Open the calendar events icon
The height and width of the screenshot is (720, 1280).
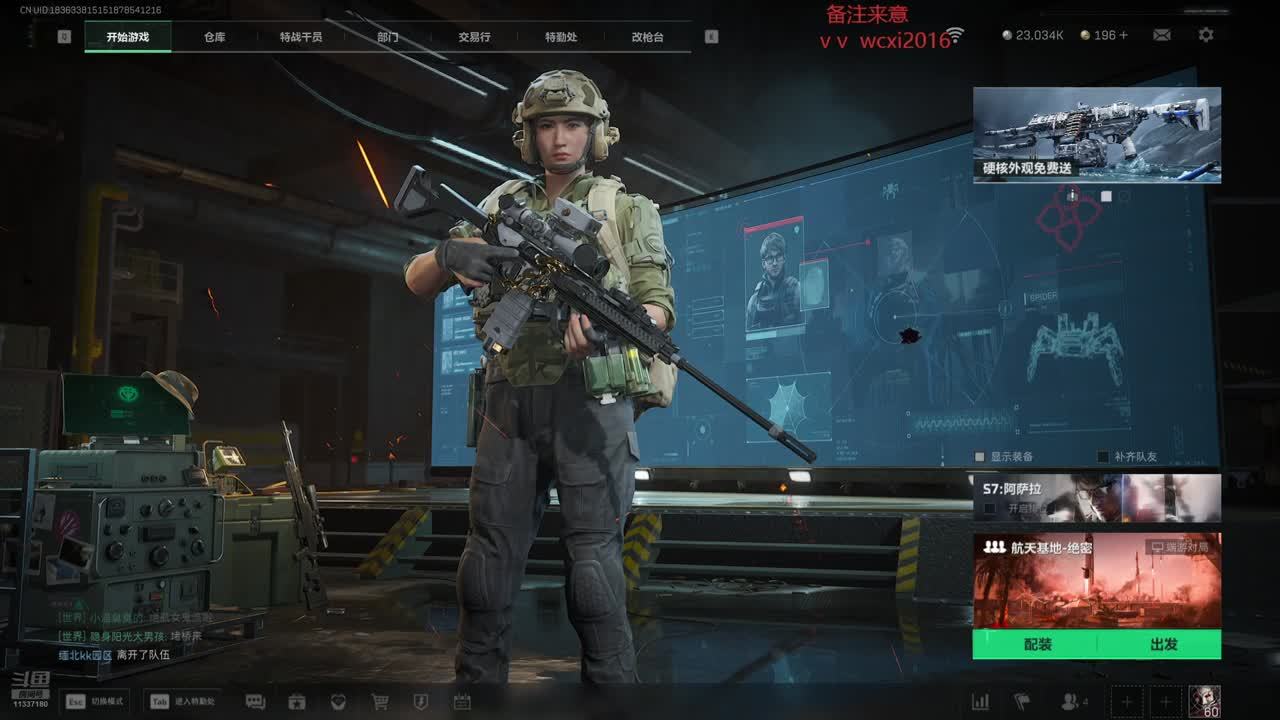coord(461,702)
